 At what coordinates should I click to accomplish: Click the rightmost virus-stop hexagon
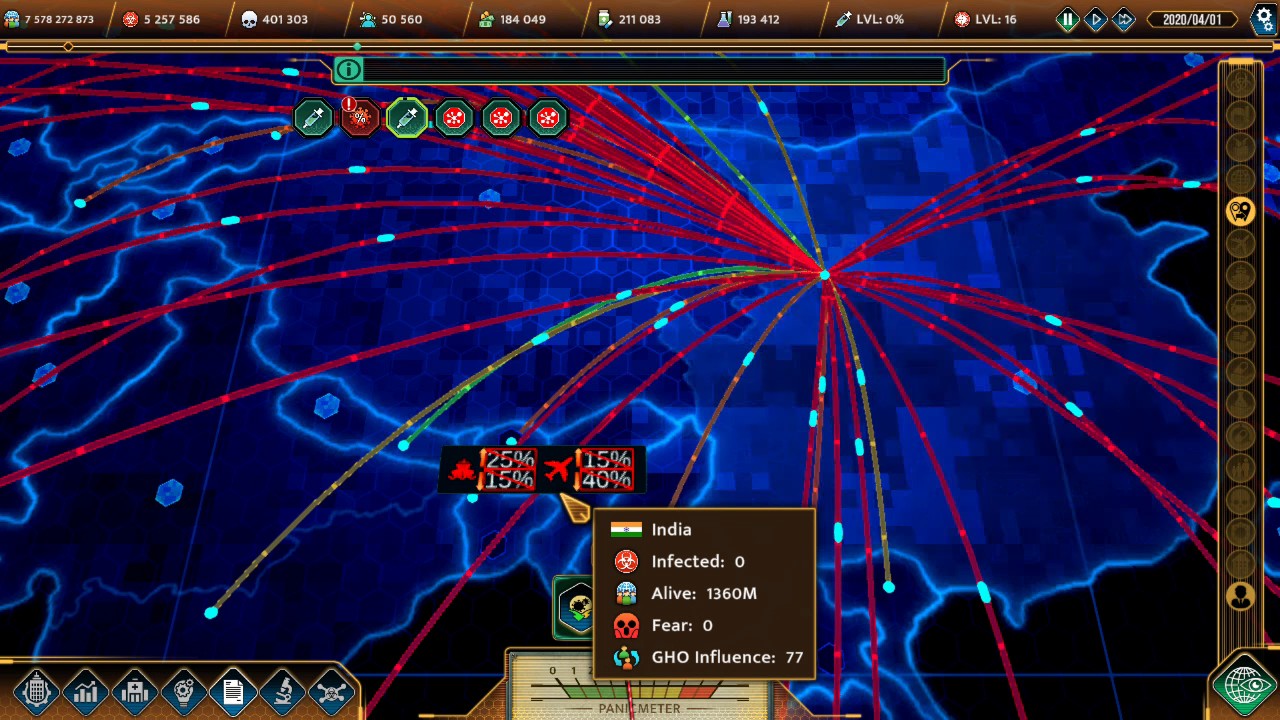click(546, 117)
